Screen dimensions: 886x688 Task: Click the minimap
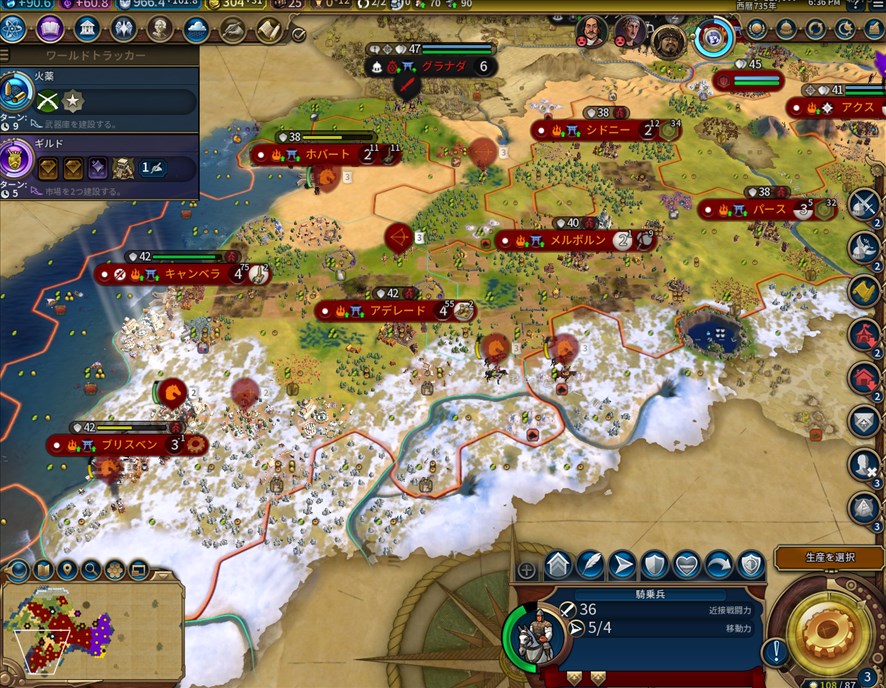[90, 630]
